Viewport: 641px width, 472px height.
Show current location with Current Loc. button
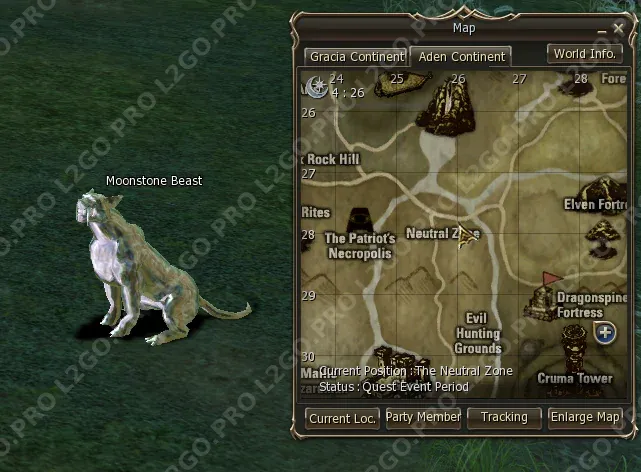(x=342, y=418)
